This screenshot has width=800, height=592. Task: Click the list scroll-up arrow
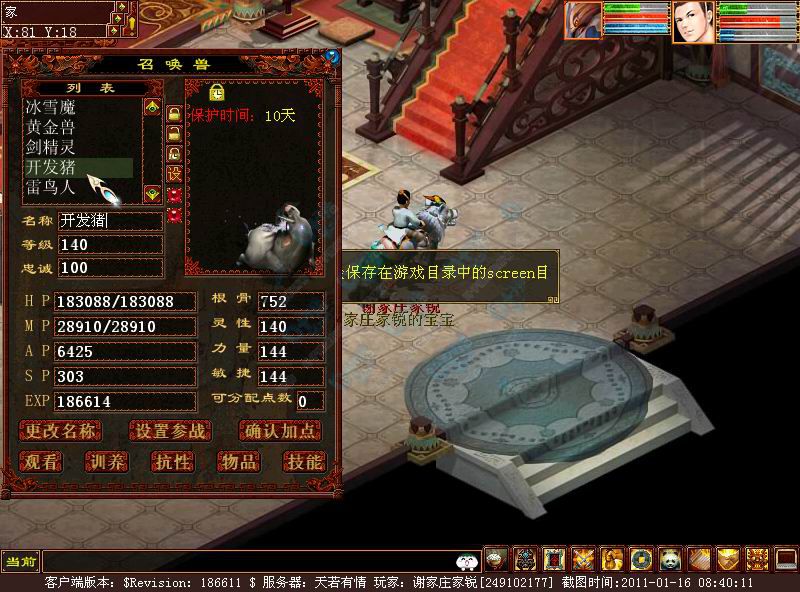152,106
